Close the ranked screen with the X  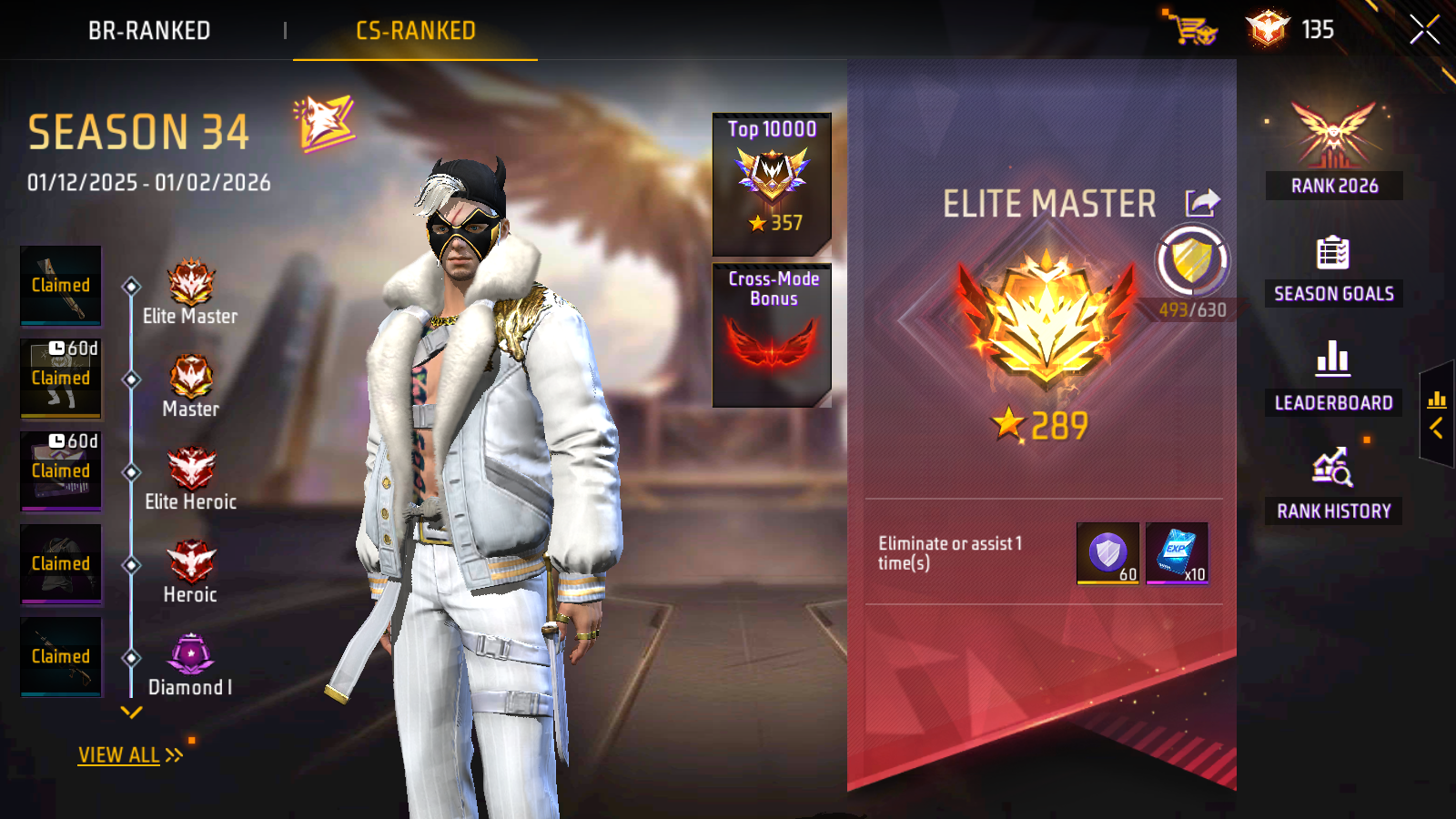point(1424,30)
